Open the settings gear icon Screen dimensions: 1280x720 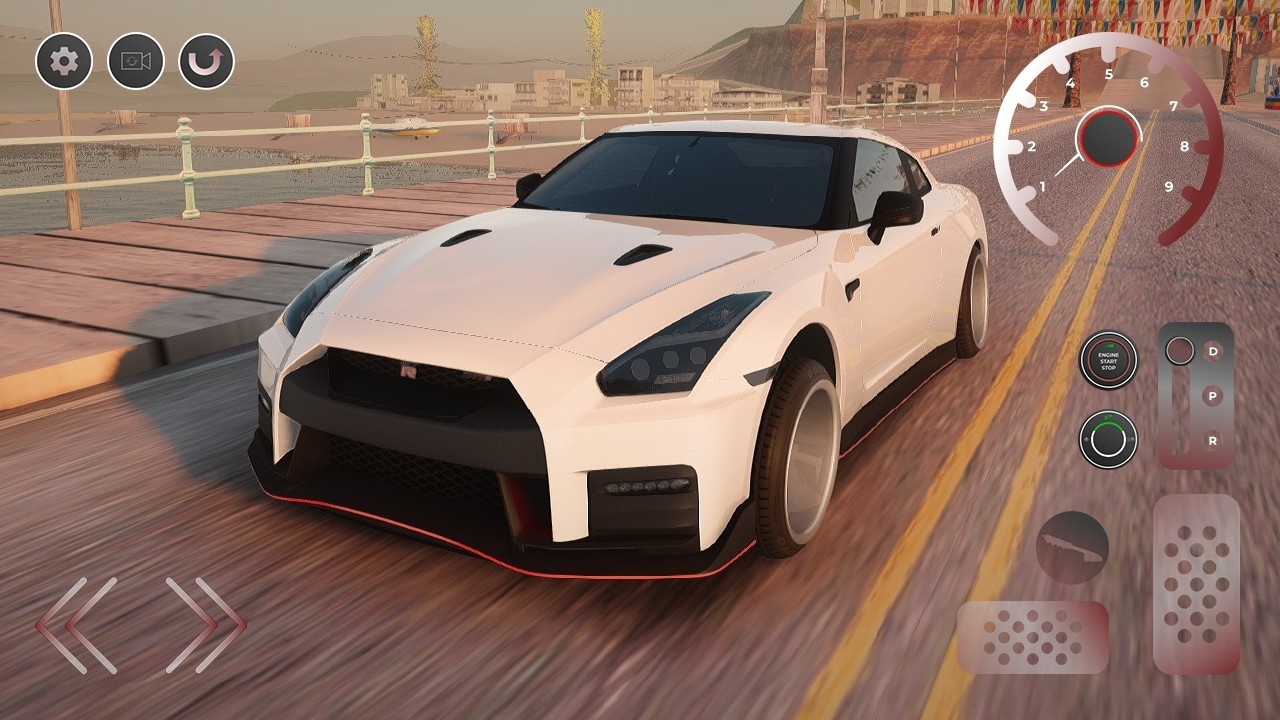(x=62, y=61)
